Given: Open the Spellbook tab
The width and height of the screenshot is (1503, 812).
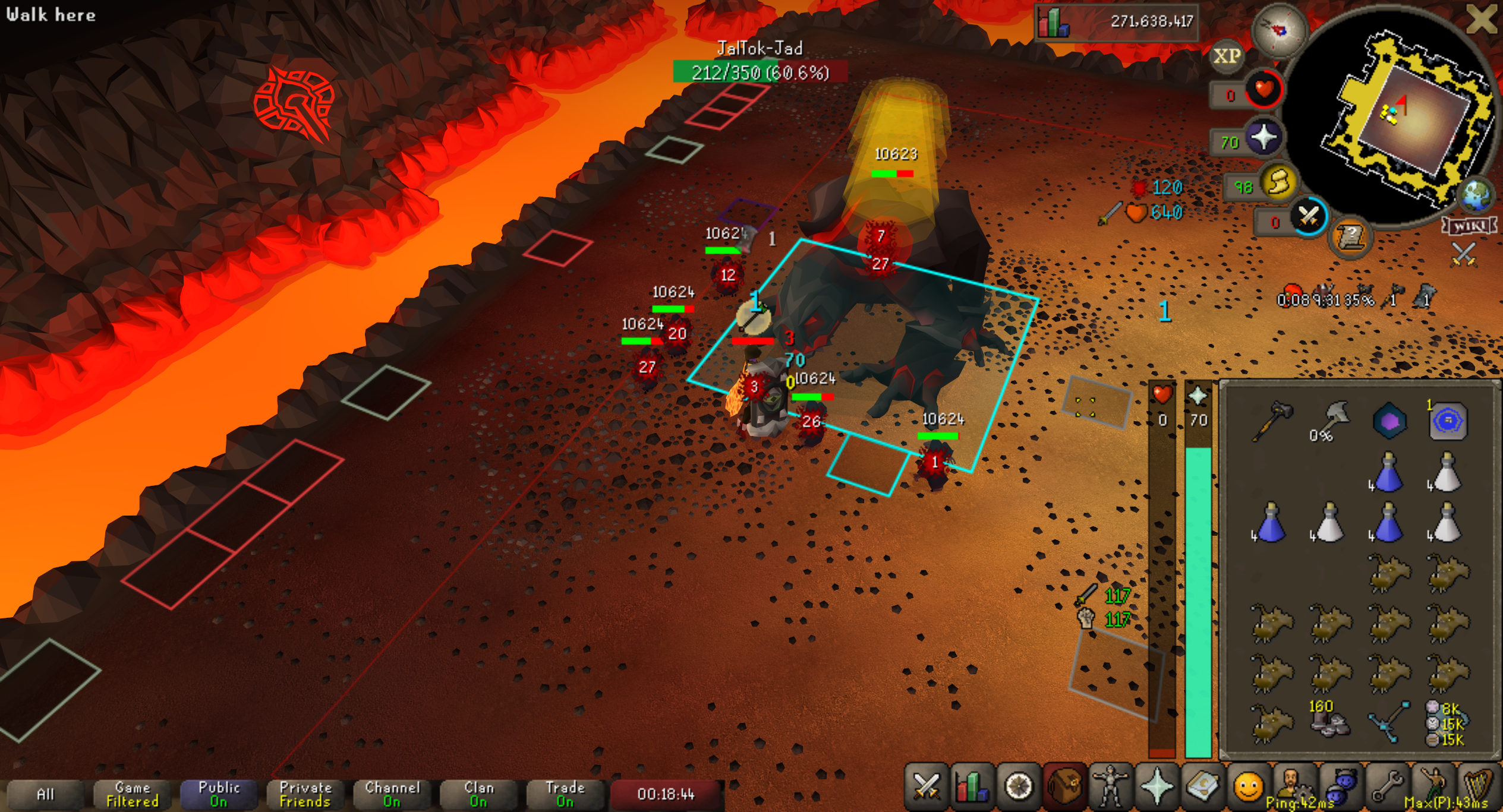Looking at the screenshot, I should click(1202, 787).
